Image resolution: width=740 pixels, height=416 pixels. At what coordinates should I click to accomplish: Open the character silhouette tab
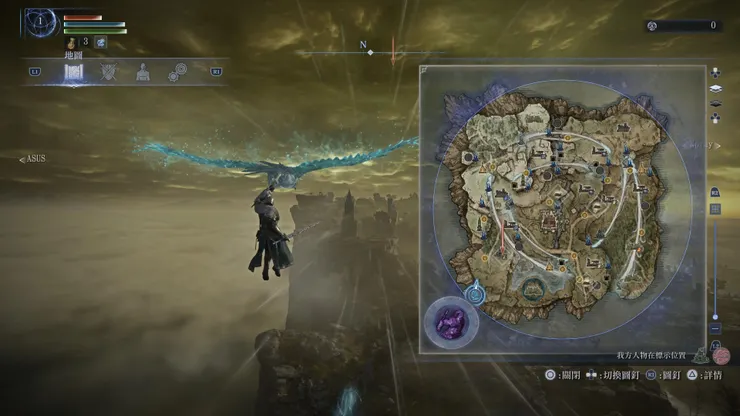[x=143, y=72]
